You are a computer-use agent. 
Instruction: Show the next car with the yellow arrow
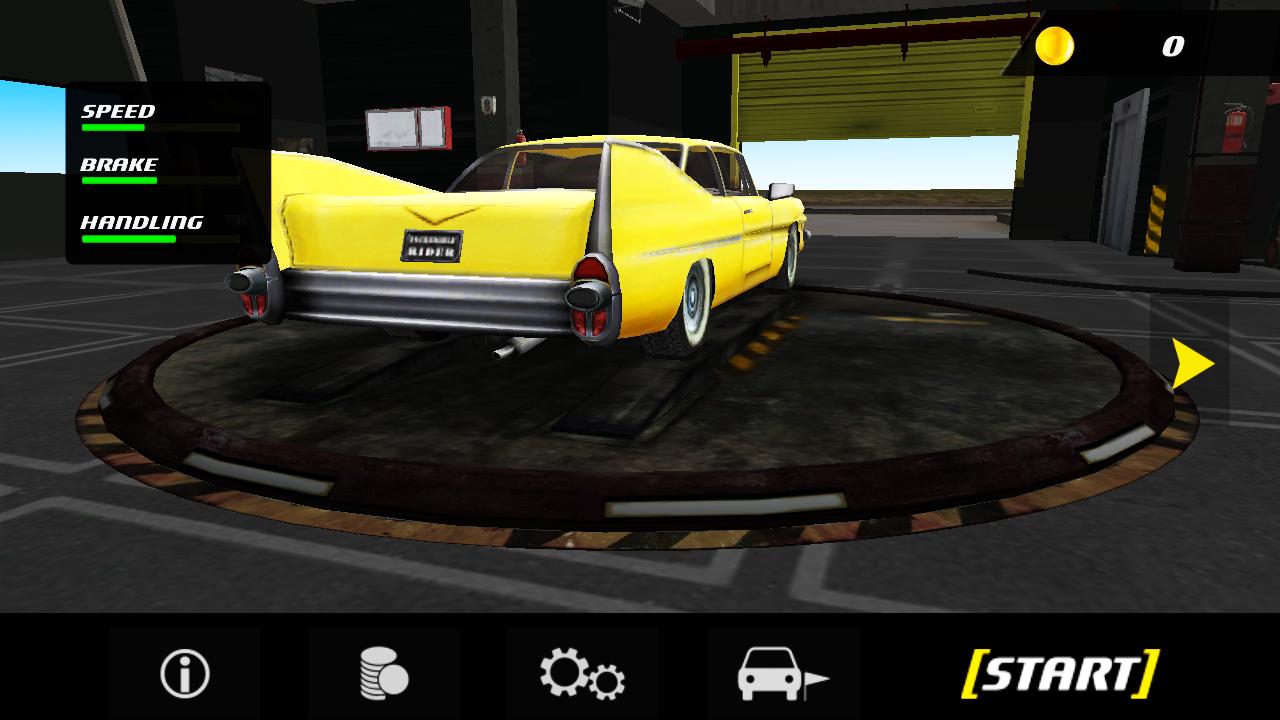click(1191, 364)
